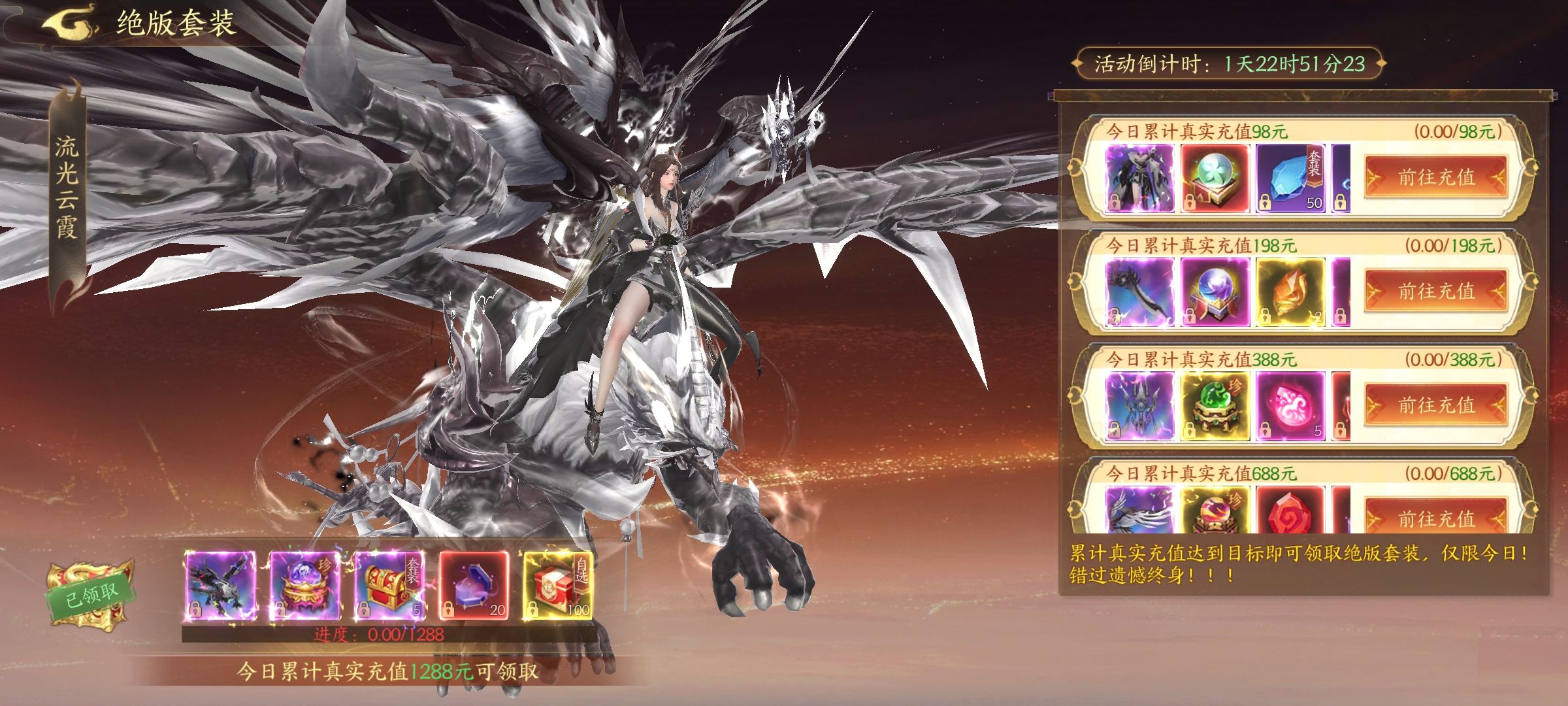View the red gold treasure chest x5 reward
The width and height of the screenshot is (1568, 706).
coord(389,585)
